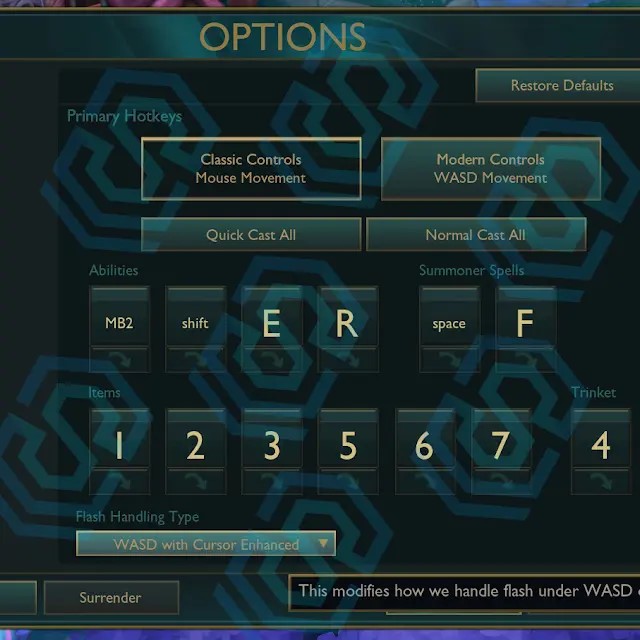Choose item hotkey slot 3
This screenshot has height=640, width=640.
coord(271,445)
